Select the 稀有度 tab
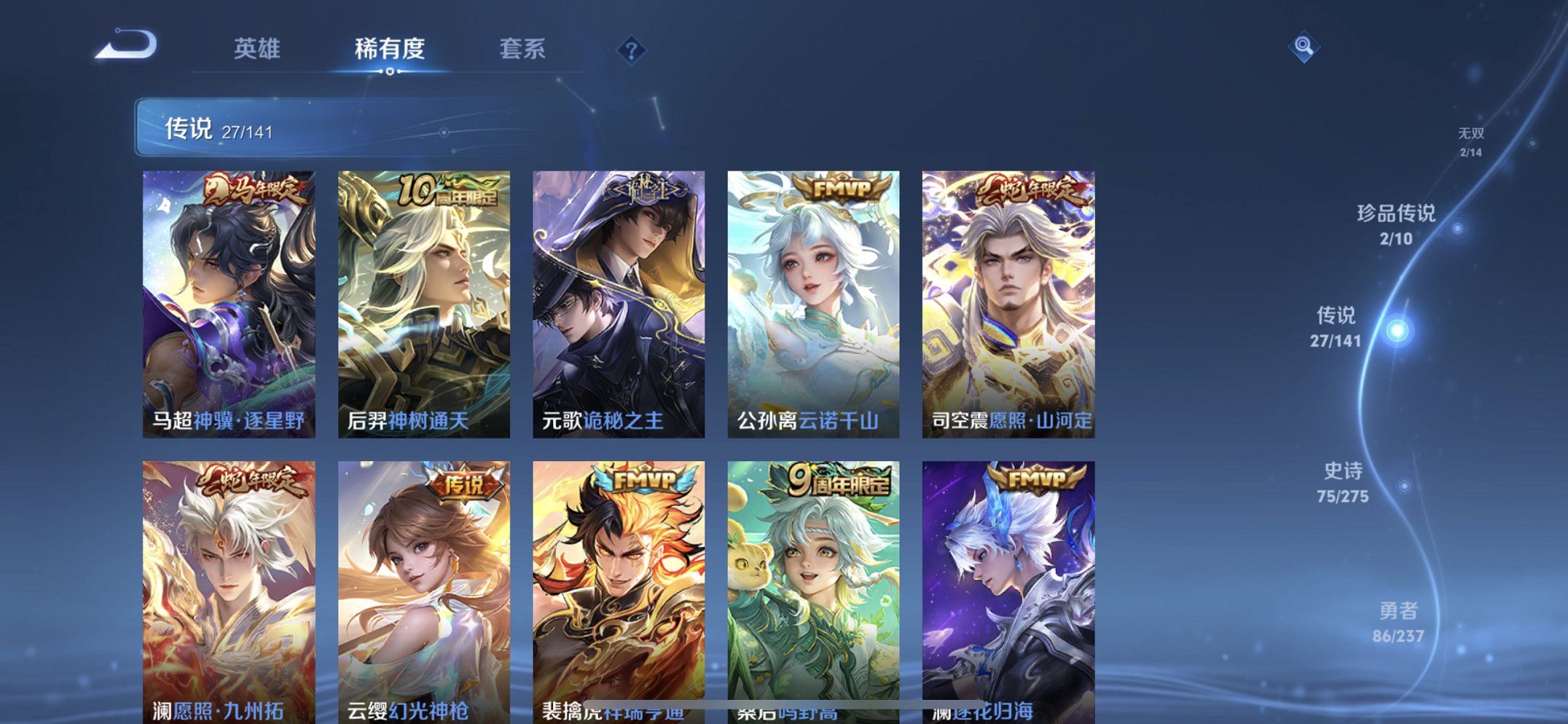Screen dimensions: 1568x724 pyautogui.click(x=389, y=49)
